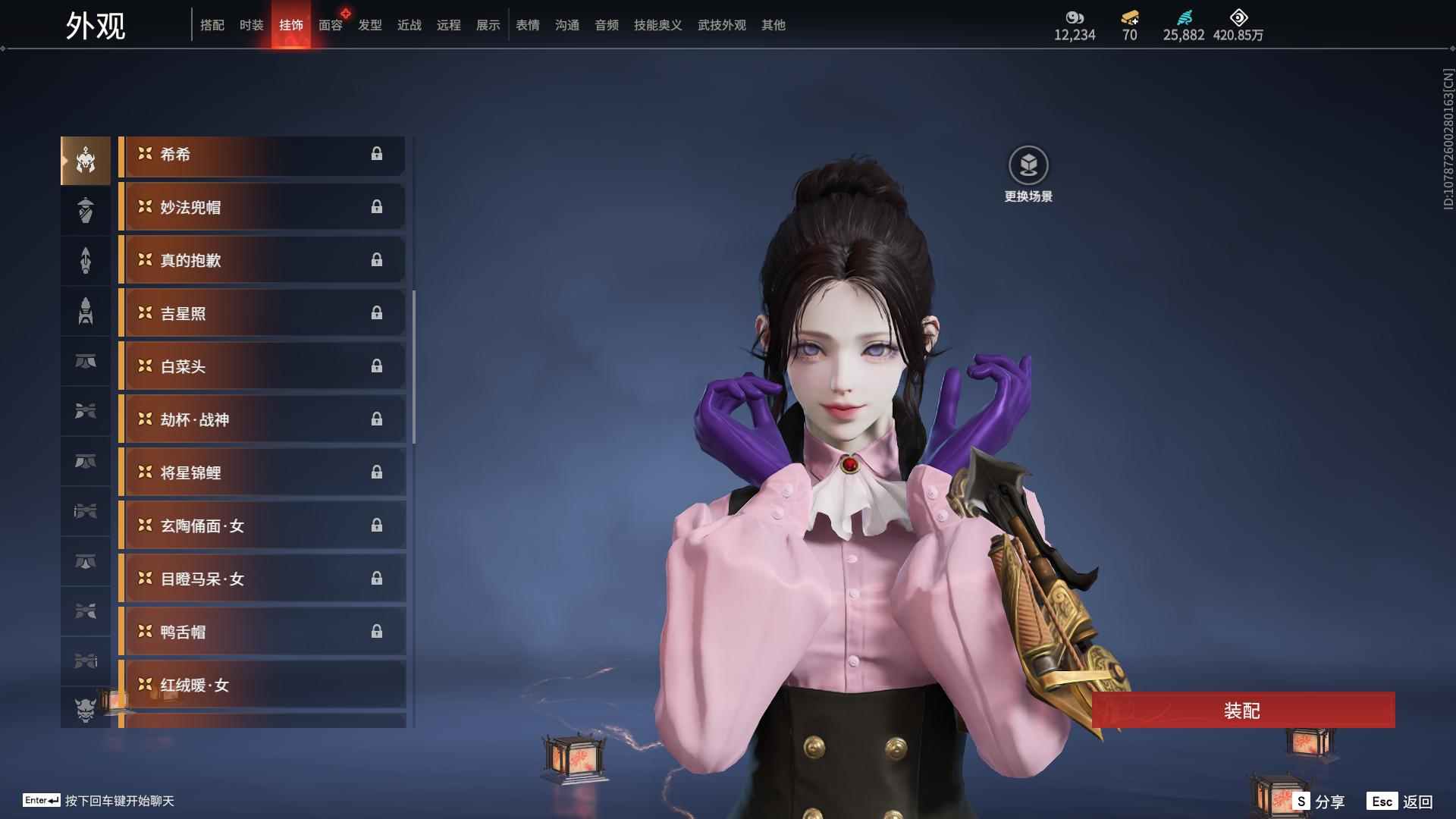This screenshot has height=819, width=1456.
Task: Select the oni mask category at sidebar bottom
Action: point(85,711)
